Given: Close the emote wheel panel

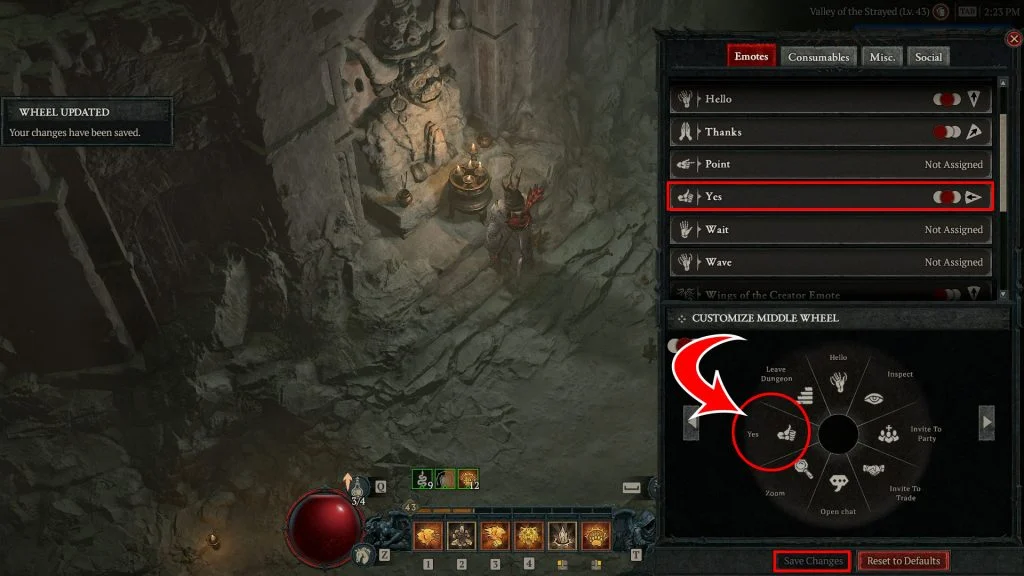Looking at the screenshot, I should [1014, 38].
